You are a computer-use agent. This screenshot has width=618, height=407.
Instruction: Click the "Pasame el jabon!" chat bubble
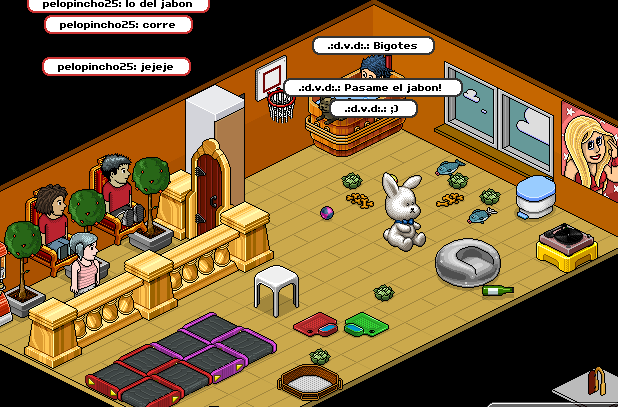pyautogui.click(x=372, y=87)
